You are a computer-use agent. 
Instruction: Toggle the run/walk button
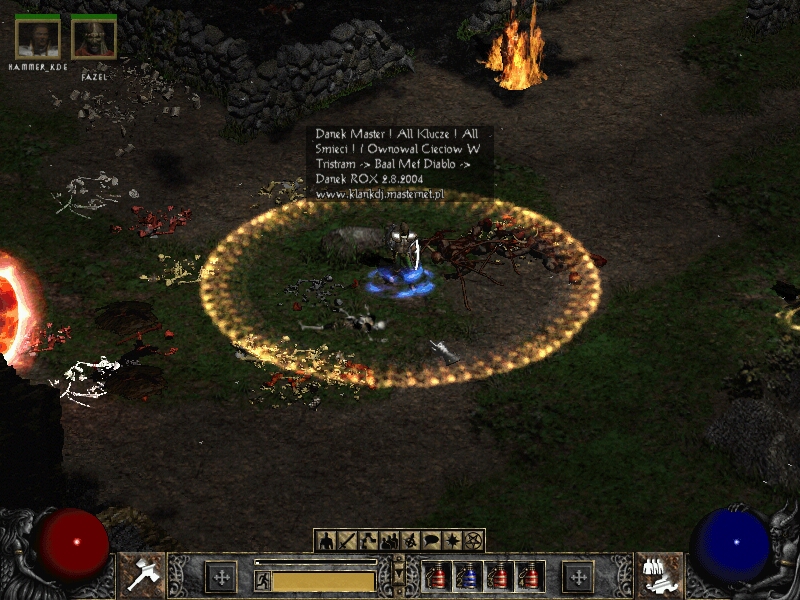coord(262,579)
